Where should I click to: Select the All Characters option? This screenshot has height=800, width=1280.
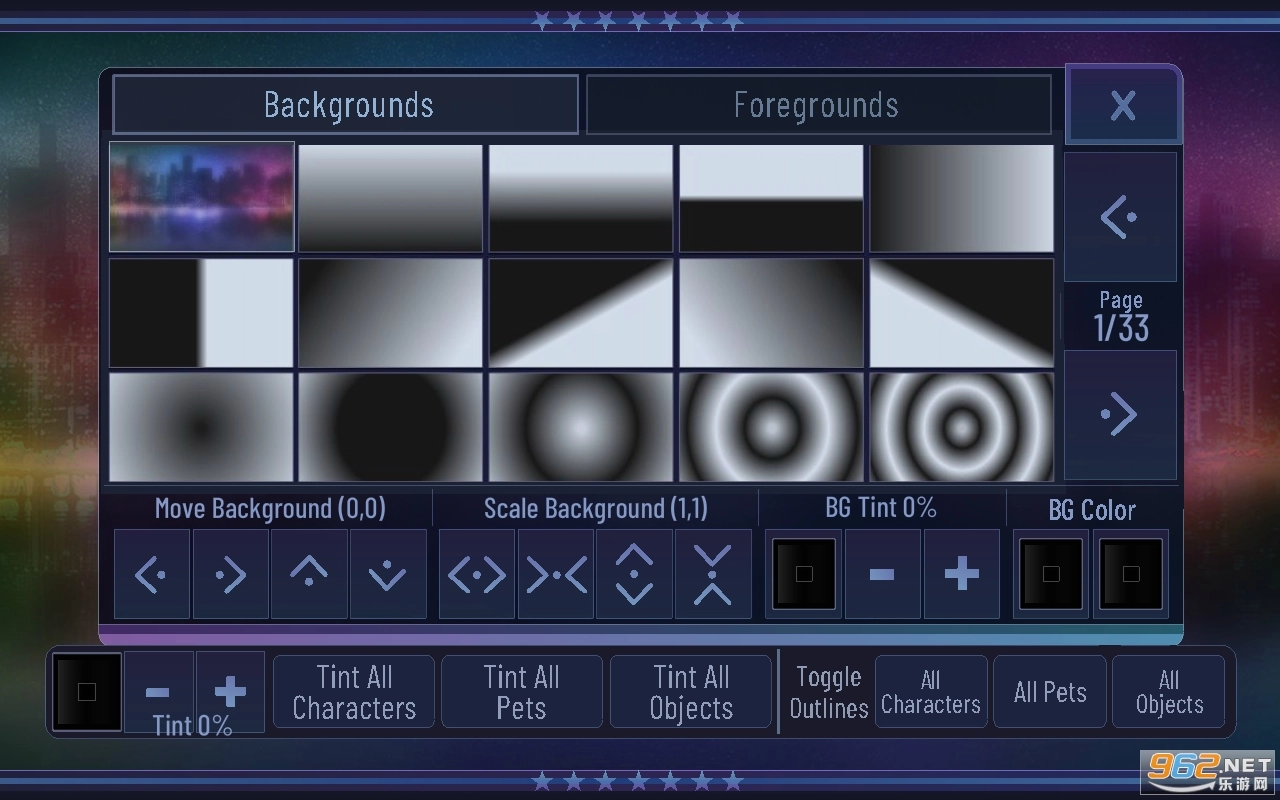tap(931, 691)
